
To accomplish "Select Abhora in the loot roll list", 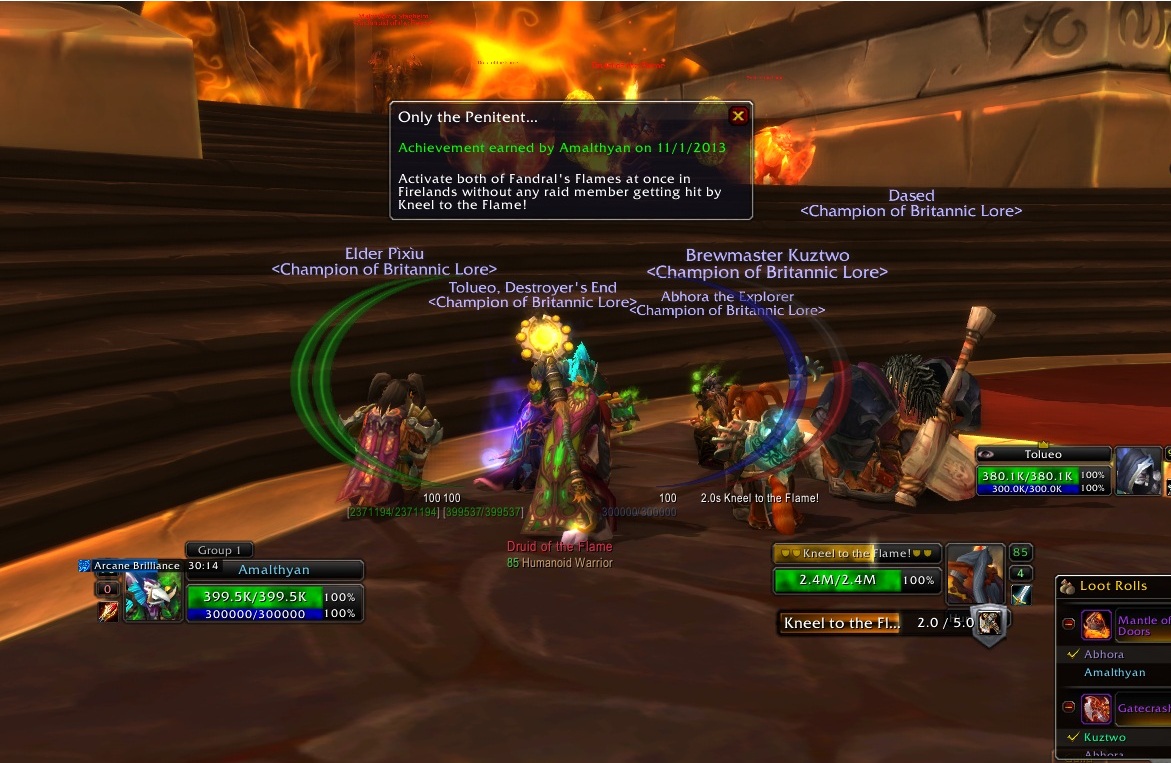I will tap(1104, 654).
